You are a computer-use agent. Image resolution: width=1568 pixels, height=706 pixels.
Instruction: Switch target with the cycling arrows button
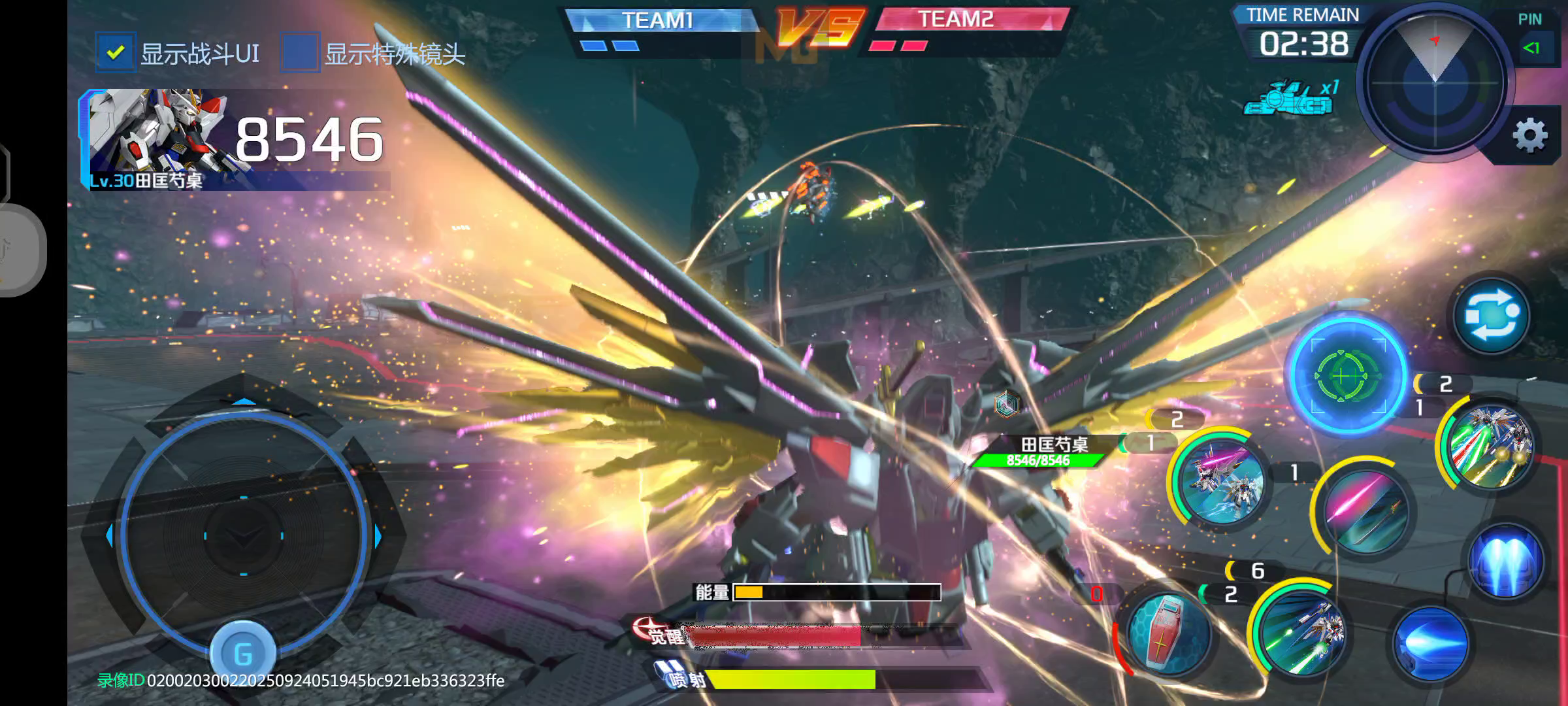[x=1491, y=316]
